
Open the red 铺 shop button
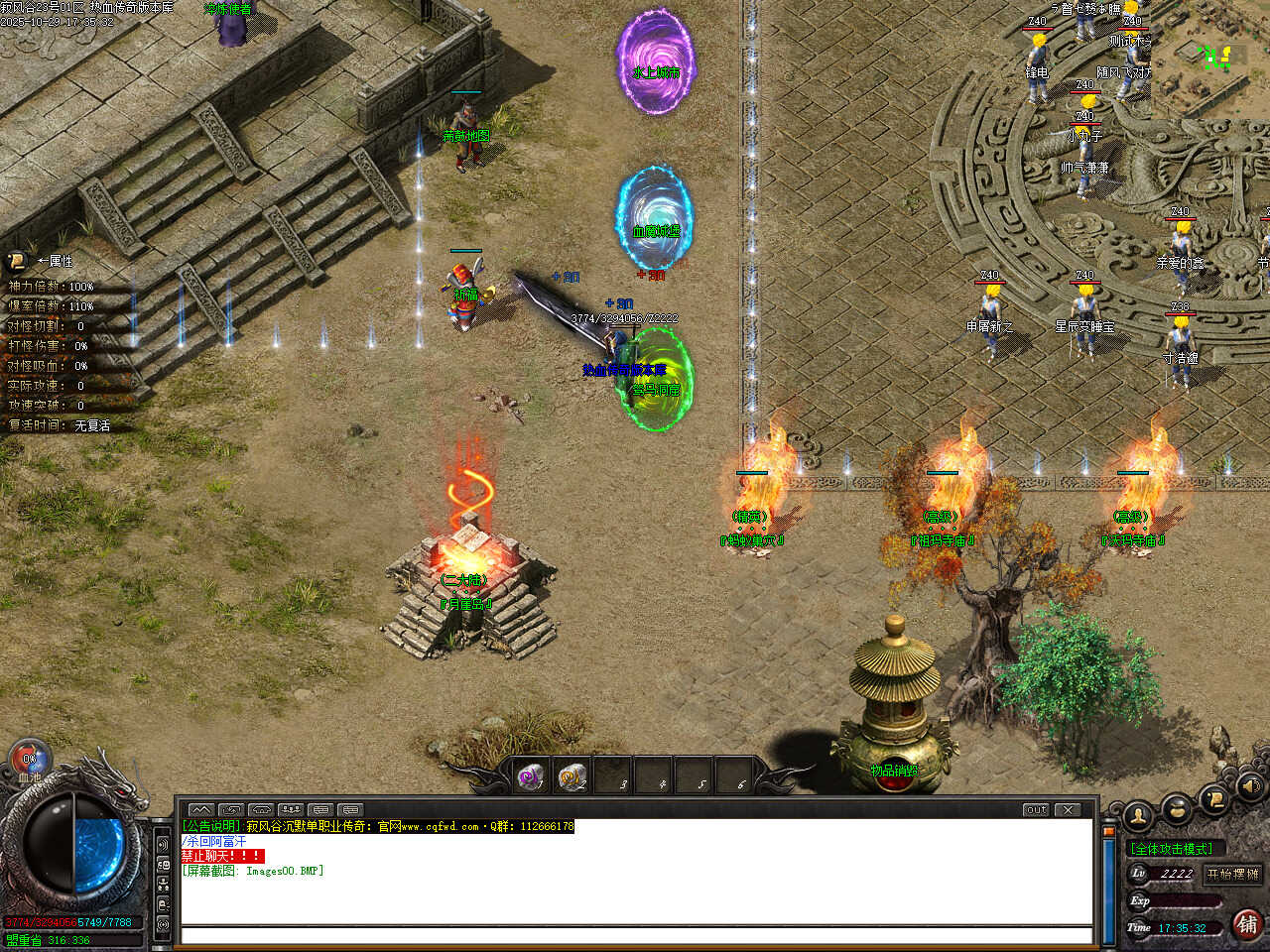(x=1247, y=924)
